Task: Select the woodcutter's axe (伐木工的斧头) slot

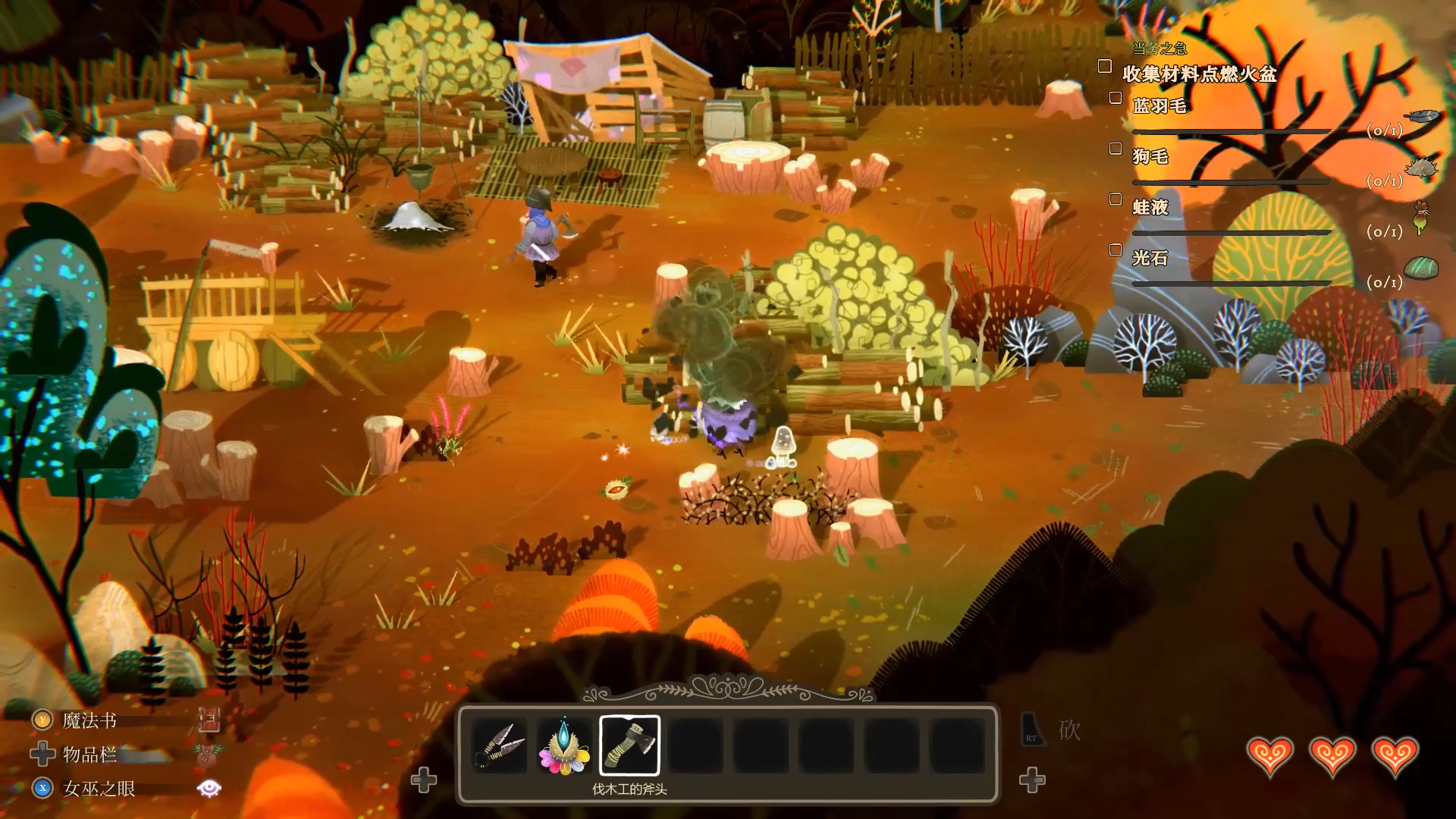Action: point(629,745)
